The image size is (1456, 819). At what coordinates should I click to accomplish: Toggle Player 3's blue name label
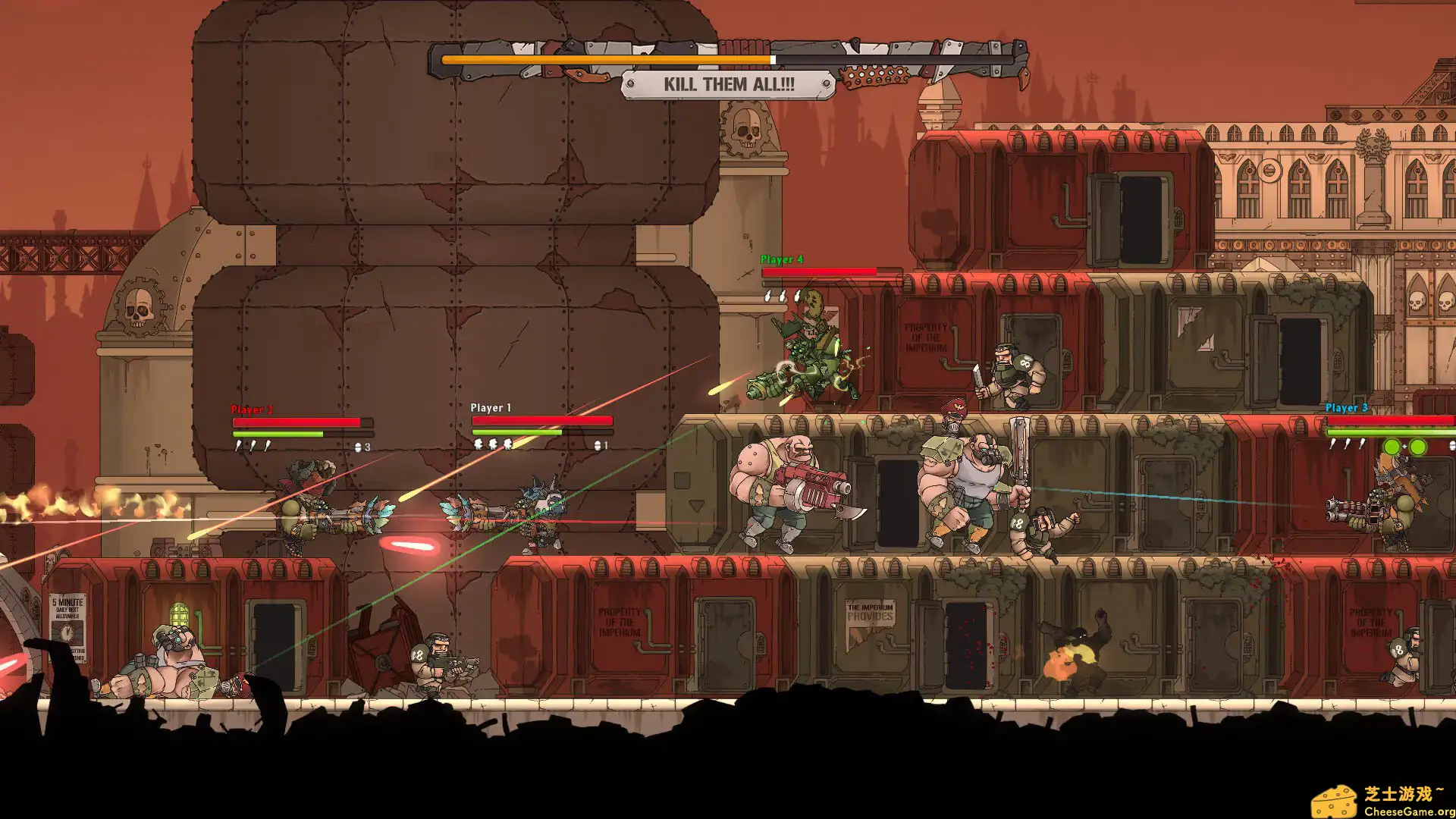(x=1346, y=407)
